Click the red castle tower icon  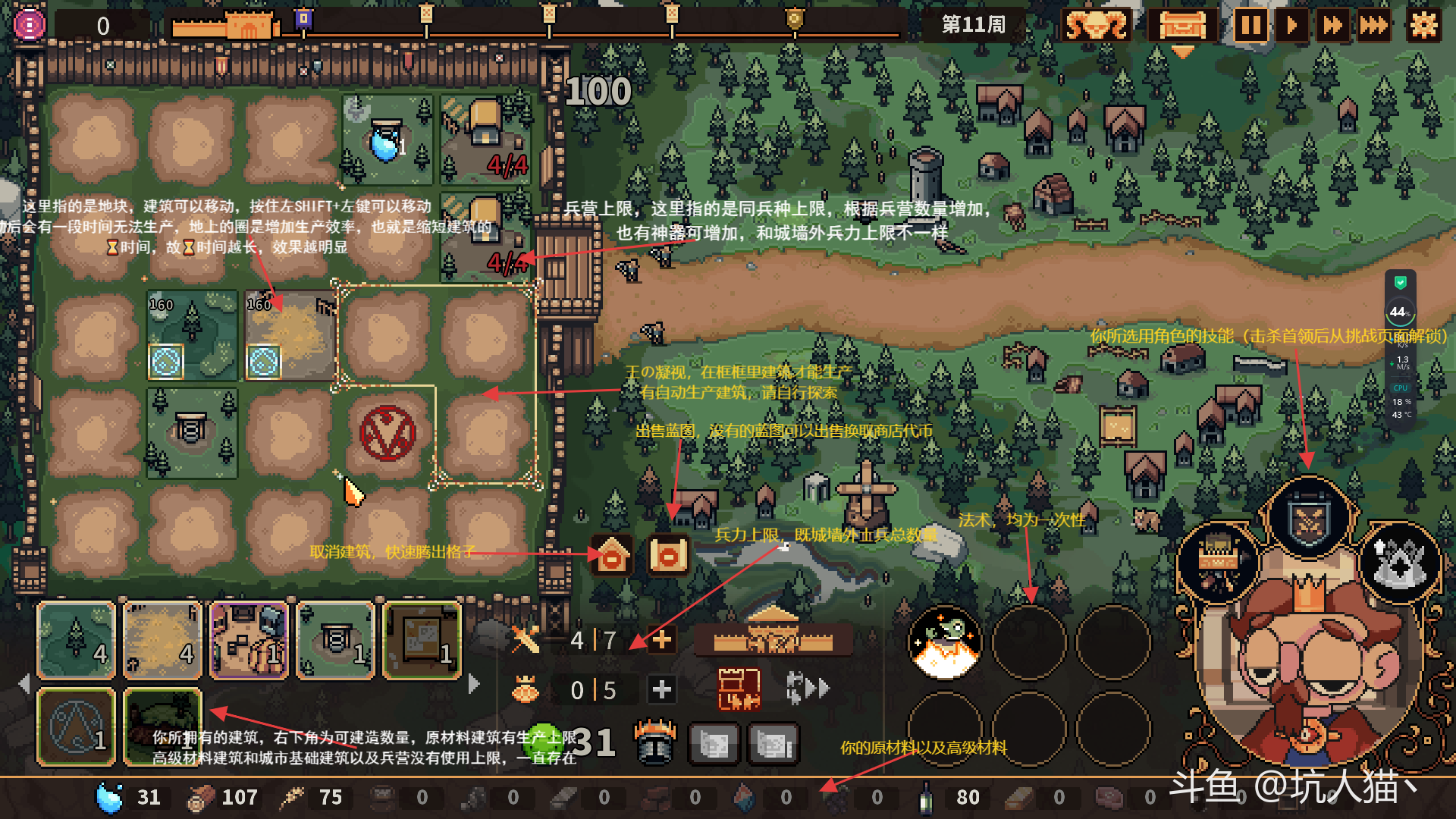coord(739,689)
